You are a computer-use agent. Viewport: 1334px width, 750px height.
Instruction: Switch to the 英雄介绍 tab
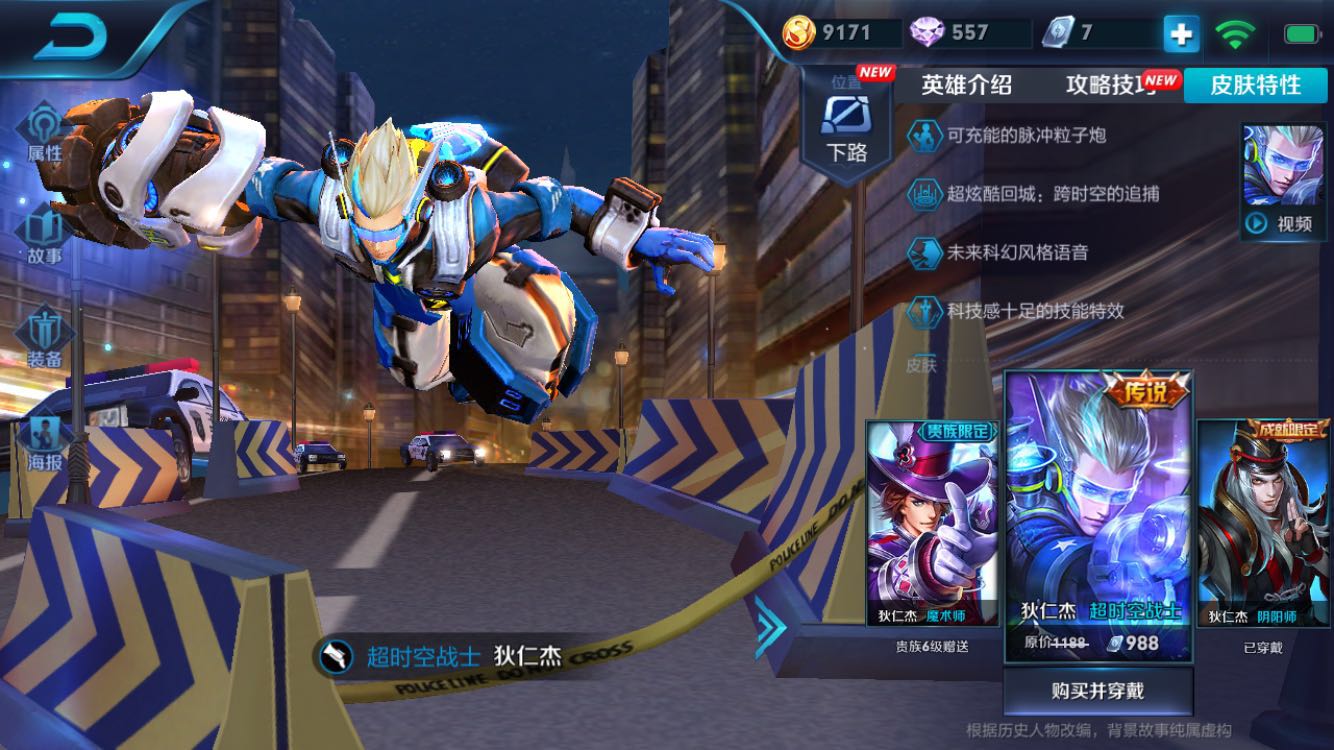[965, 86]
